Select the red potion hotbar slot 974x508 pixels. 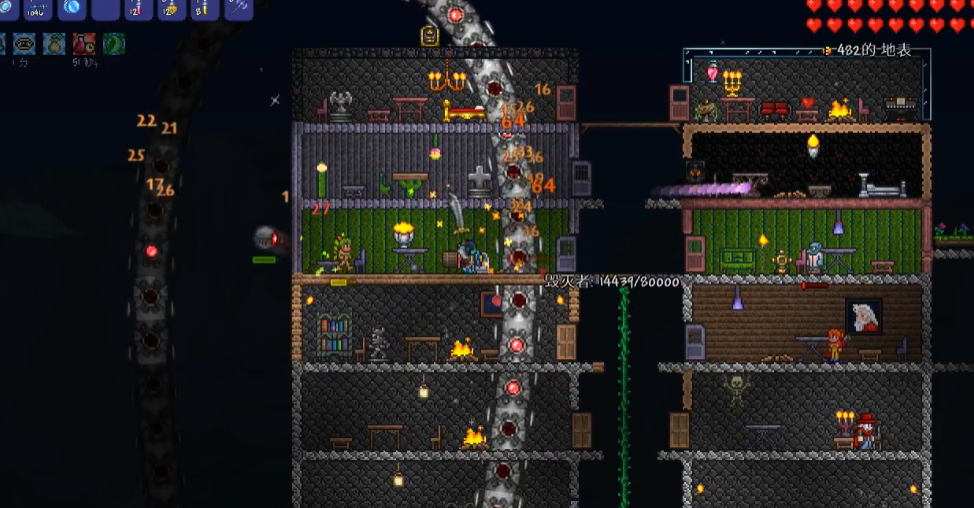click(x=138, y=9)
